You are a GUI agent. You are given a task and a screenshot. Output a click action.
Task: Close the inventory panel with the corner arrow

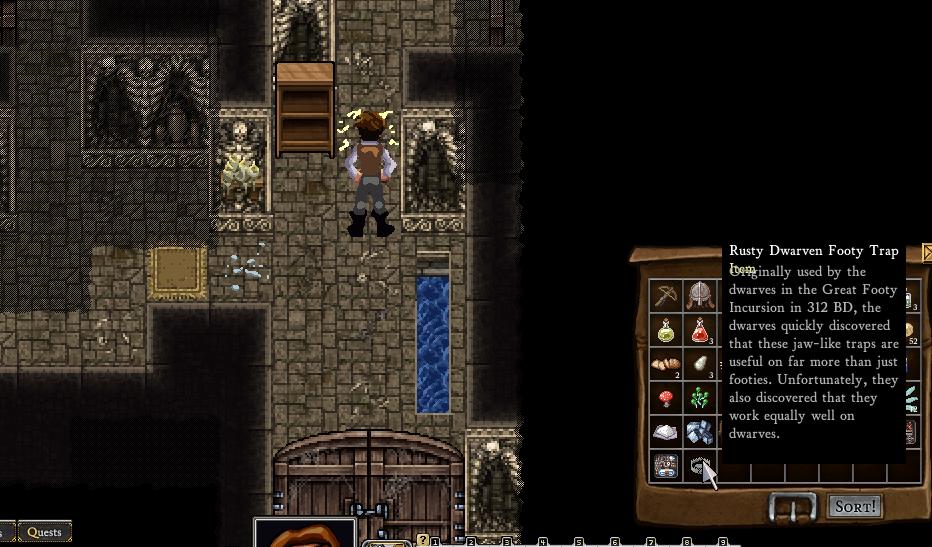tap(927, 252)
